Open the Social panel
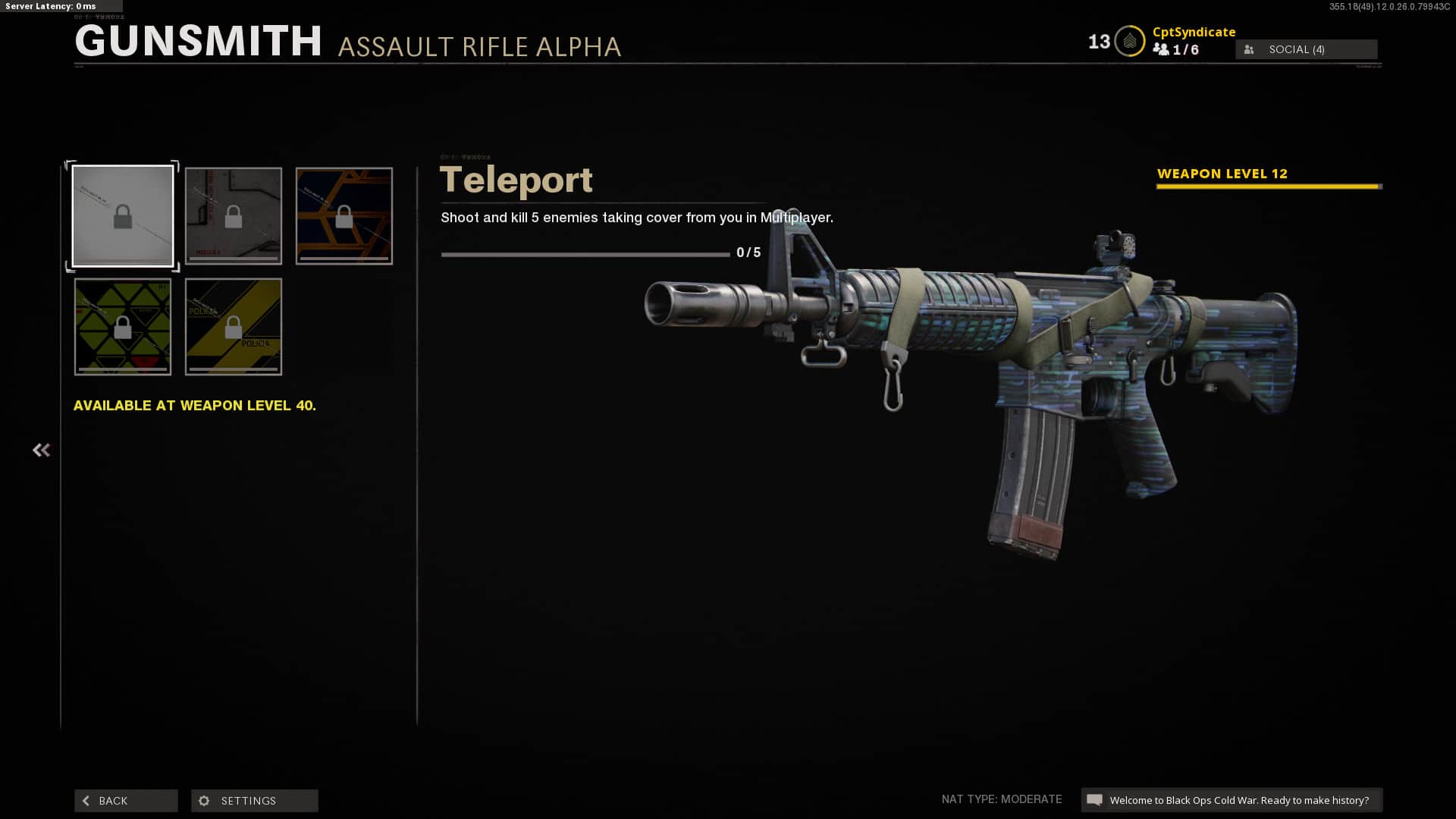 coord(1306,49)
